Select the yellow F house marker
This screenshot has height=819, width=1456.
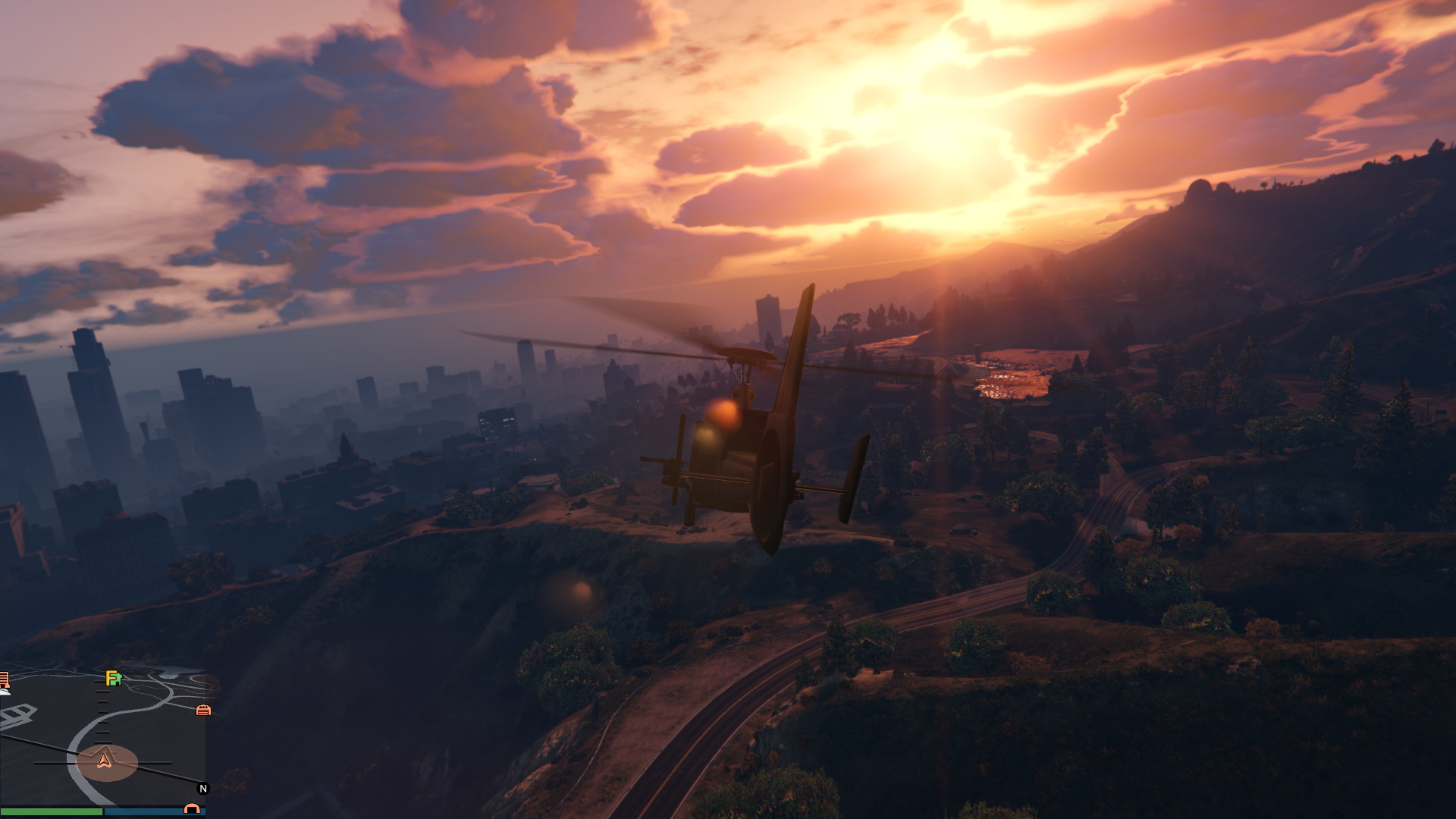tap(113, 678)
